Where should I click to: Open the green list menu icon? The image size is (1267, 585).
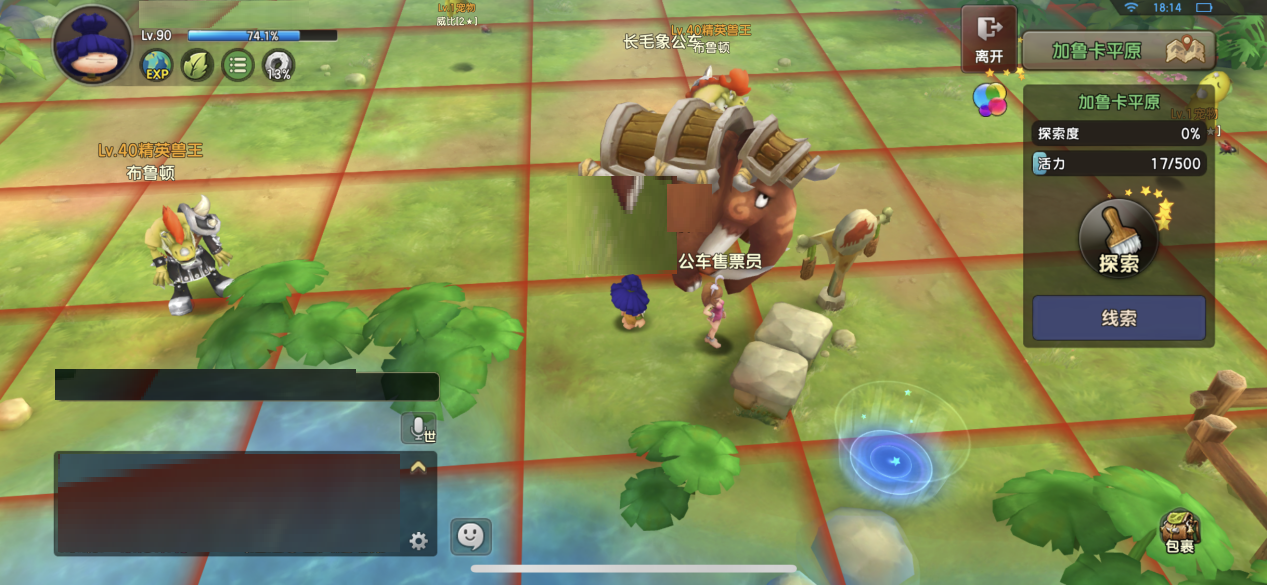(x=237, y=67)
